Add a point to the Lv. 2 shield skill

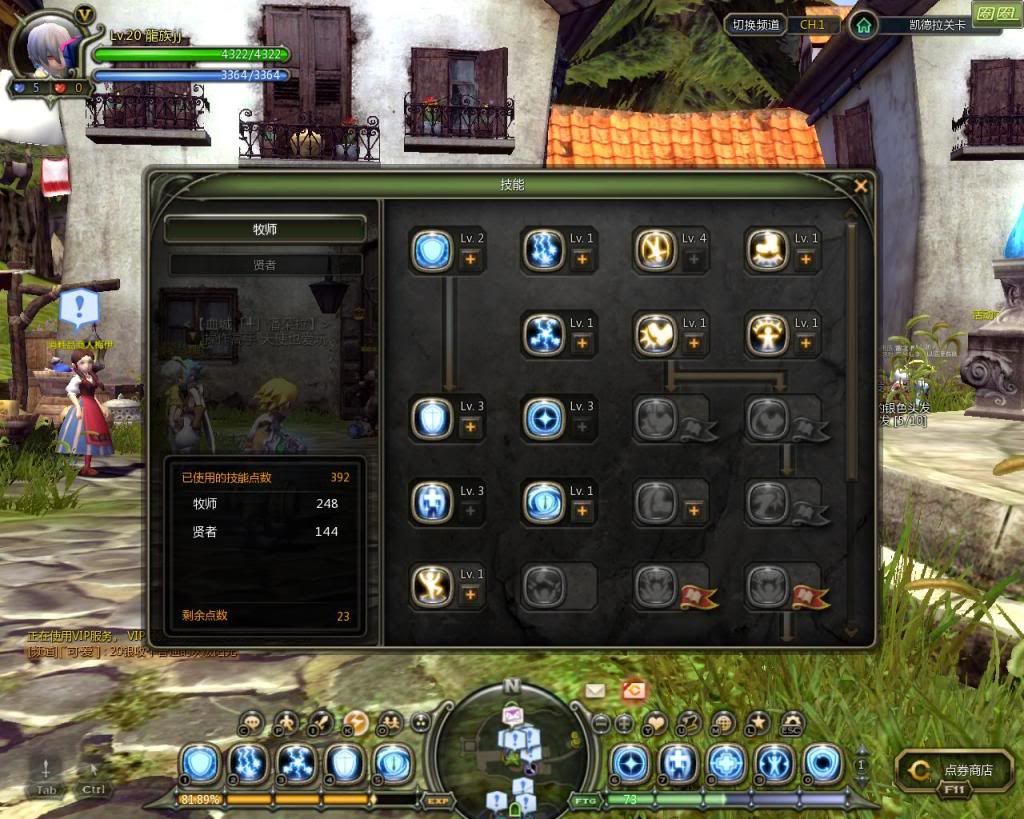coord(470,259)
